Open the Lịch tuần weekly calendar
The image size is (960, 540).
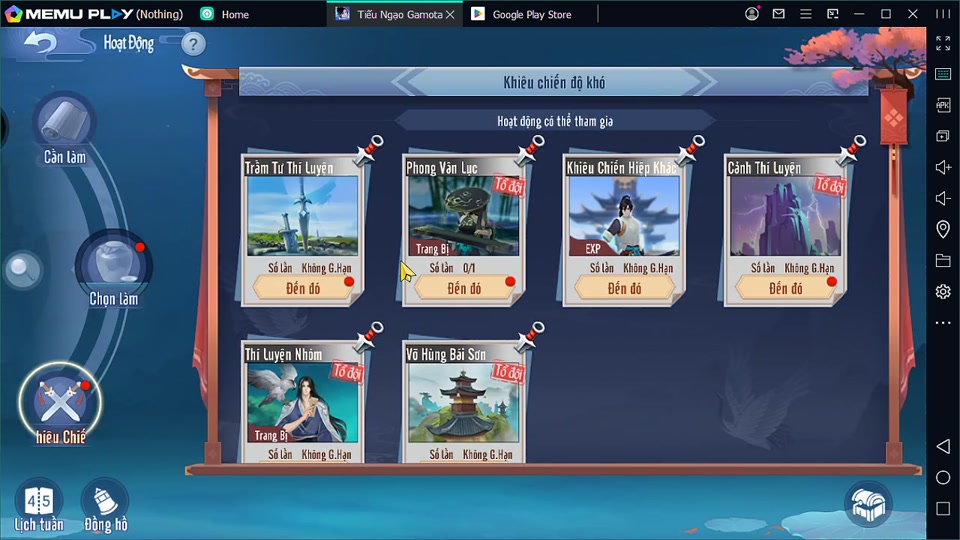[x=39, y=505]
